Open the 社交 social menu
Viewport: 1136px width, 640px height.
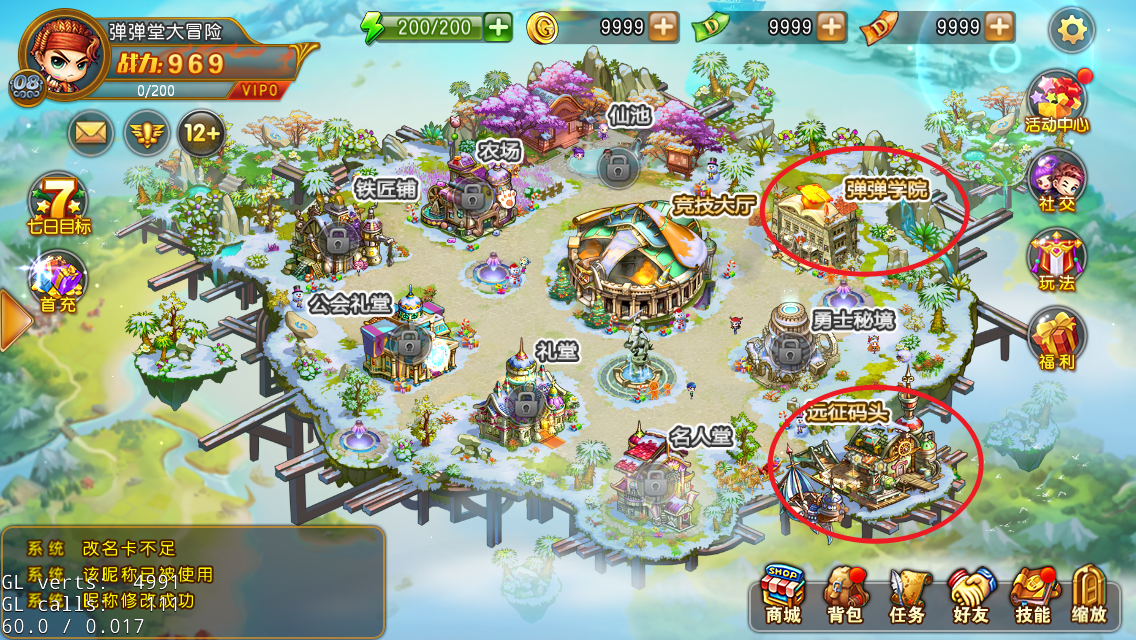point(1057,182)
